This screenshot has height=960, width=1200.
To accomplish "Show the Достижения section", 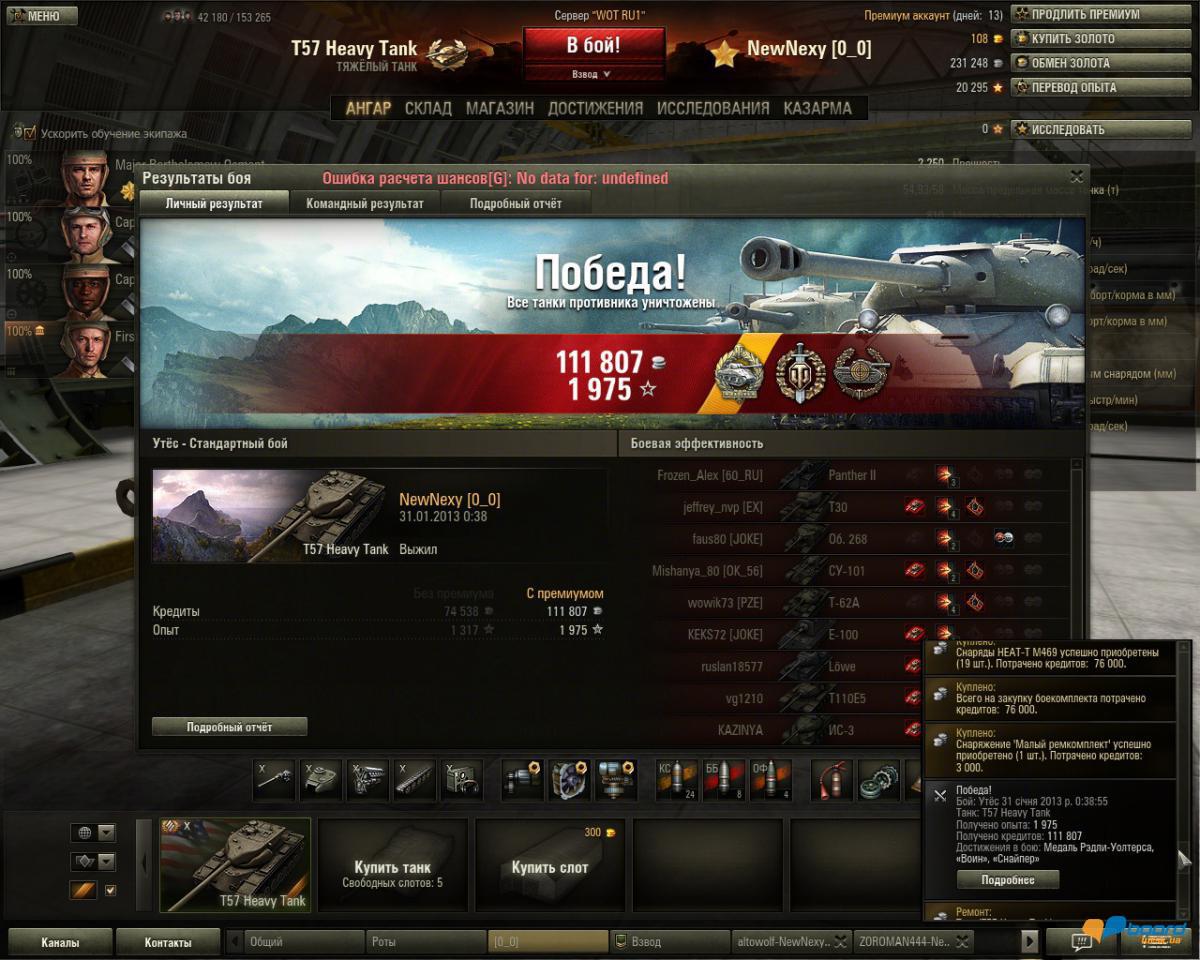I will click(595, 108).
